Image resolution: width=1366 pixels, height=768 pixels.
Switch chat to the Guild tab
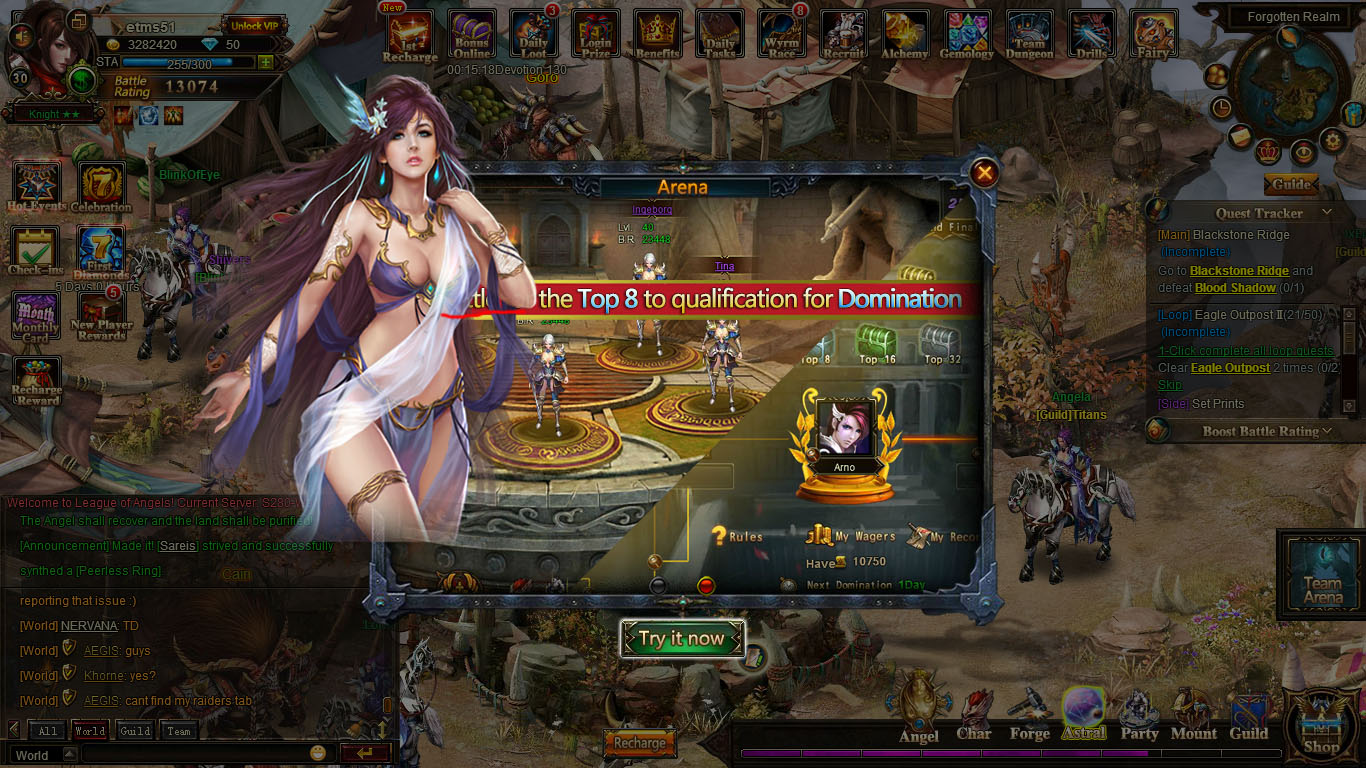[x=135, y=731]
